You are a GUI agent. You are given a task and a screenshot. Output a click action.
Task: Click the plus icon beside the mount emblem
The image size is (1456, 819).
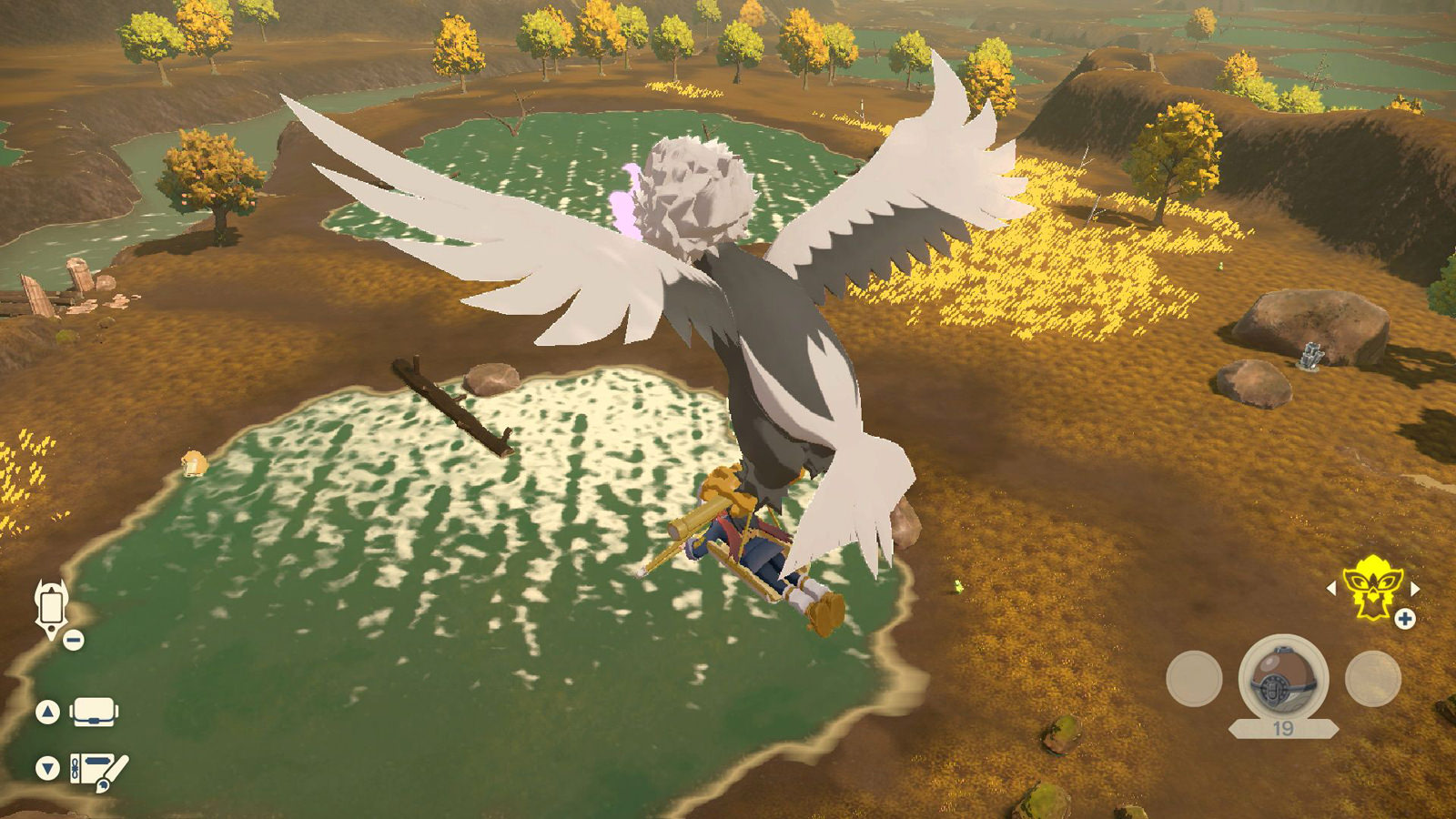click(x=1405, y=620)
